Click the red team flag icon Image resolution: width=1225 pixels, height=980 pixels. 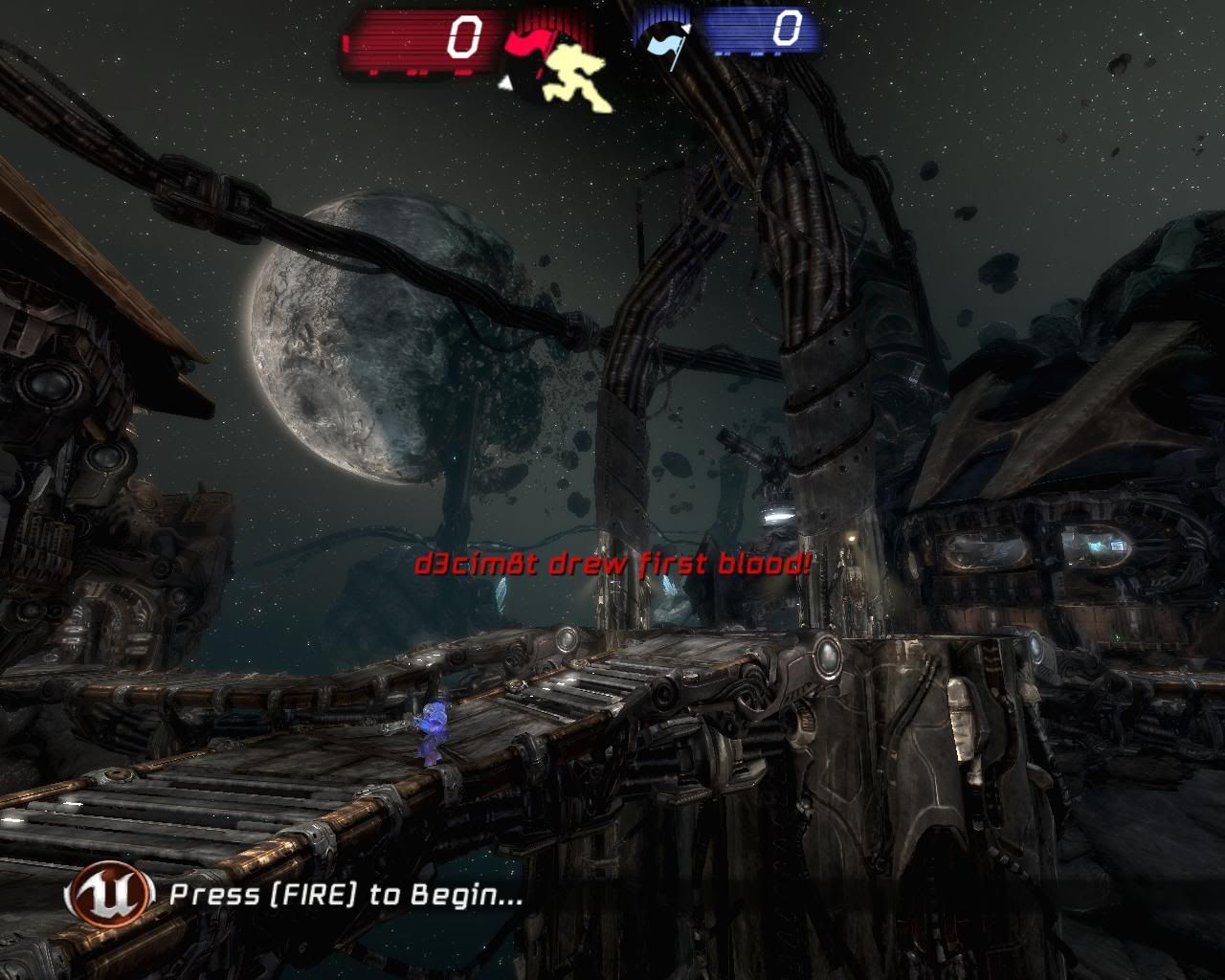525,45
